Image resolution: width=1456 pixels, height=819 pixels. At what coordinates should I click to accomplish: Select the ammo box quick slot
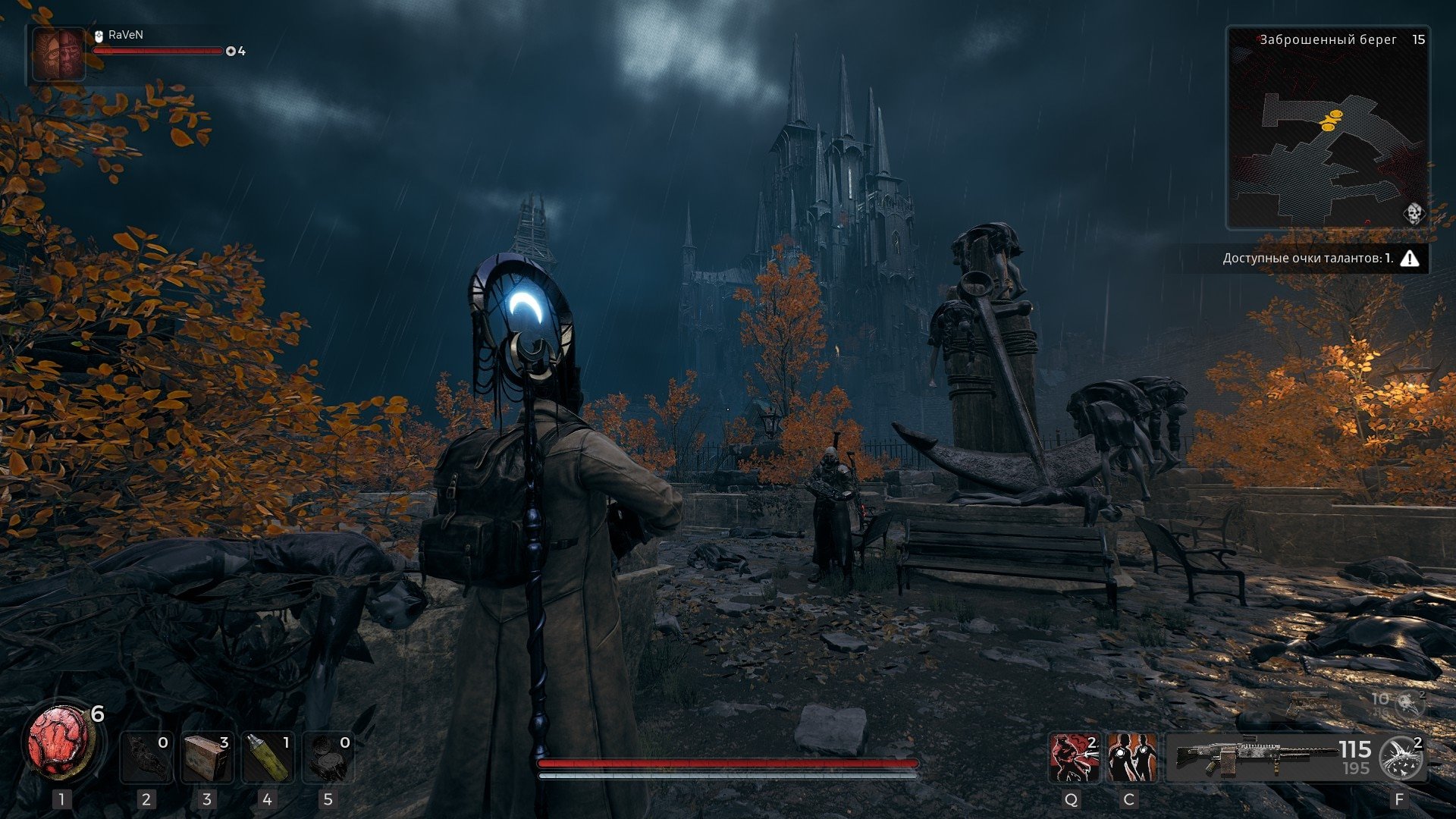pos(207,758)
